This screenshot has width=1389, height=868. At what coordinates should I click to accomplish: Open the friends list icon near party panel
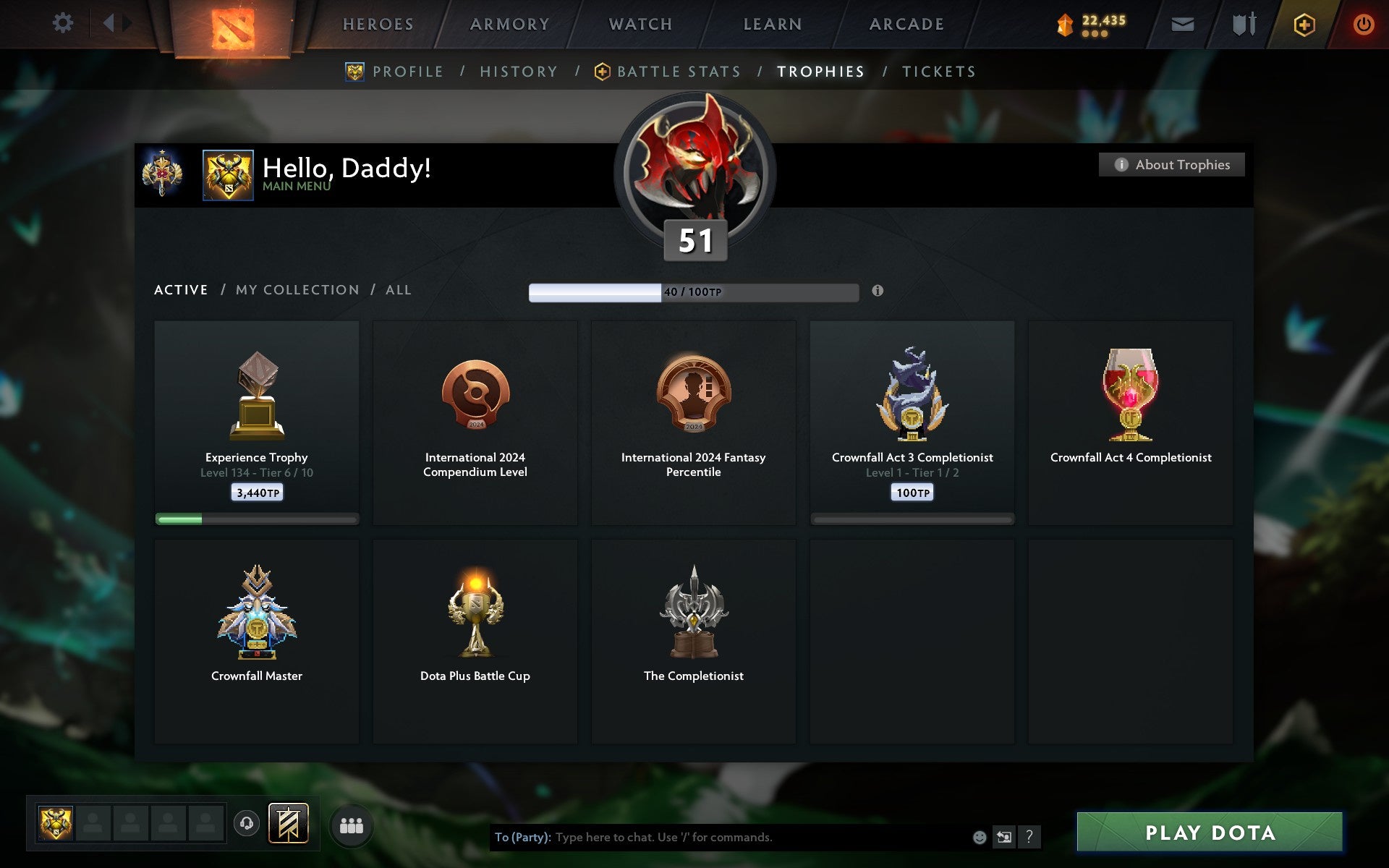(x=352, y=825)
